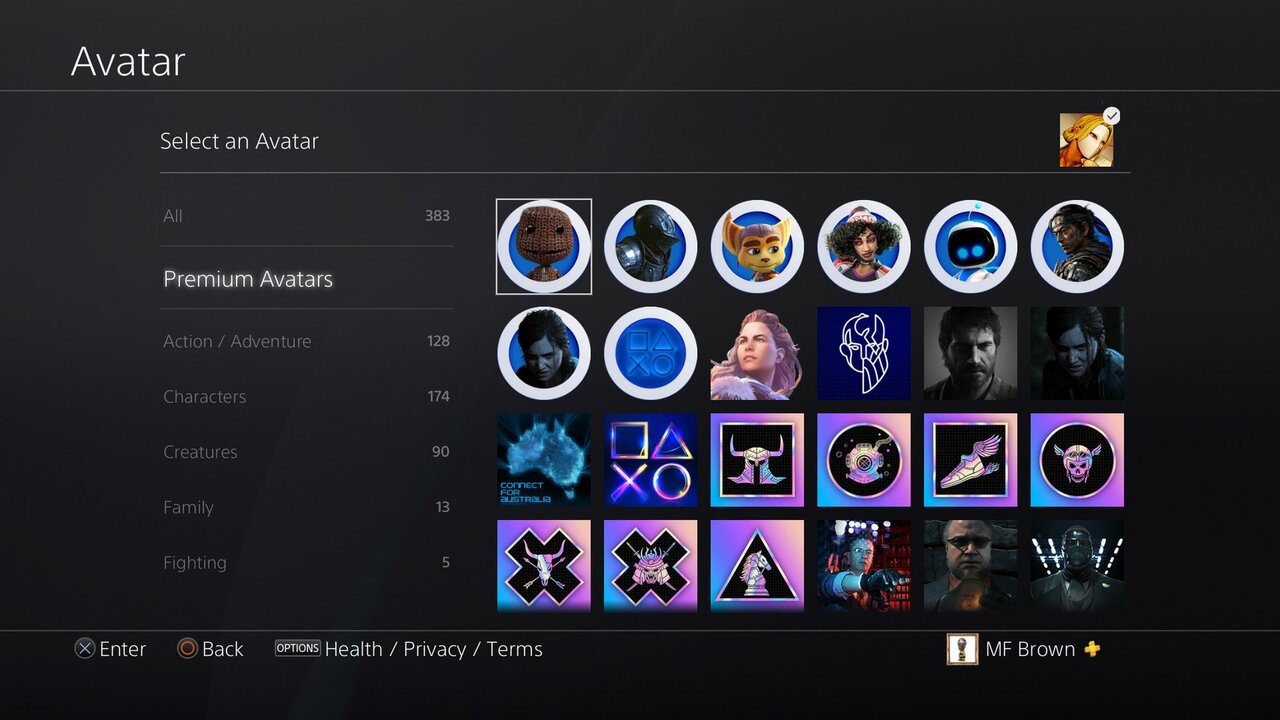Pick the Connect for Australia avatar
Image resolution: width=1280 pixels, height=720 pixels.
click(543, 459)
